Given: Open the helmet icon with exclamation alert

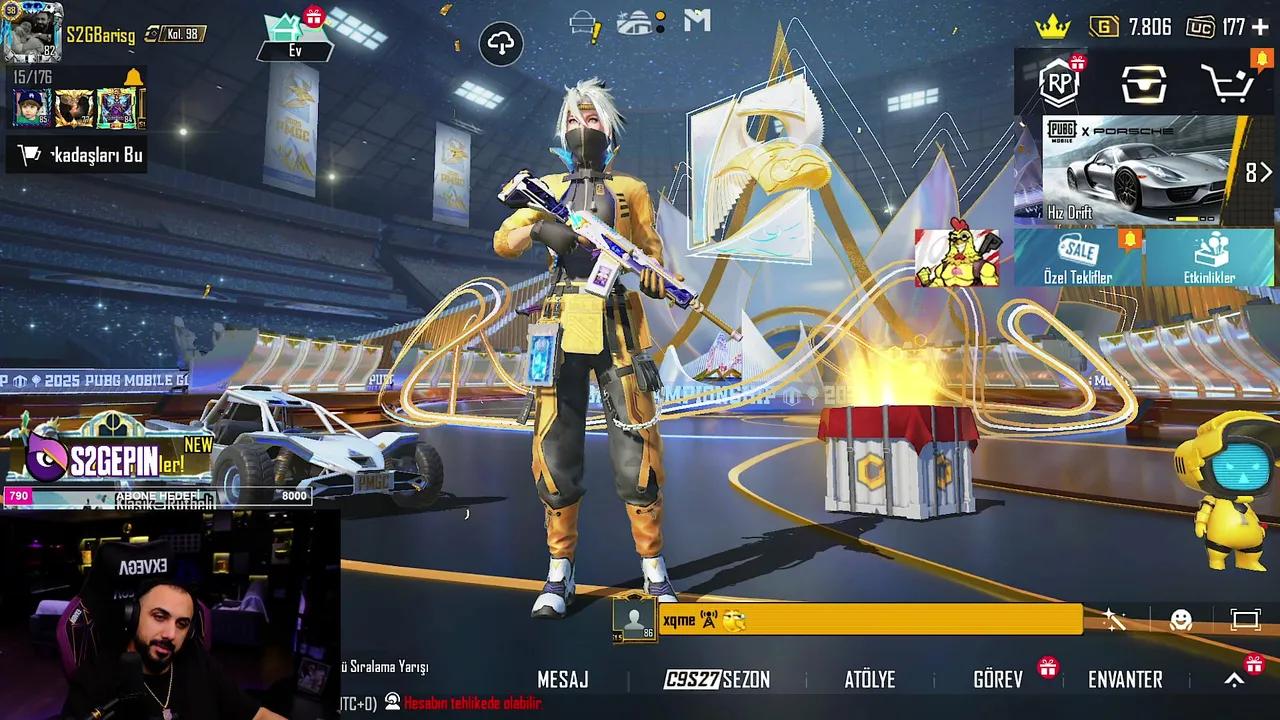Looking at the screenshot, I should pyautogui.click(x=582, y=22).
